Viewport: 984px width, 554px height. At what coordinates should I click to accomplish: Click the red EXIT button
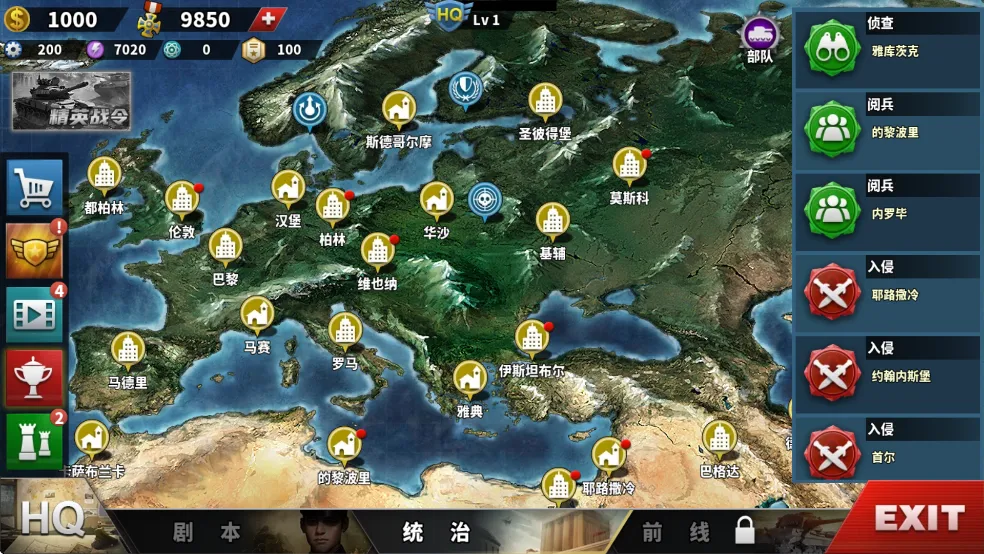tap(918, 518)
